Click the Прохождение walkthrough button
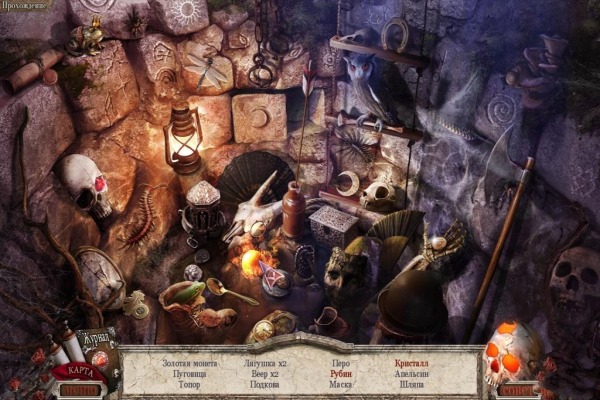This screenshot has width=600, height=400. (27, 6)
